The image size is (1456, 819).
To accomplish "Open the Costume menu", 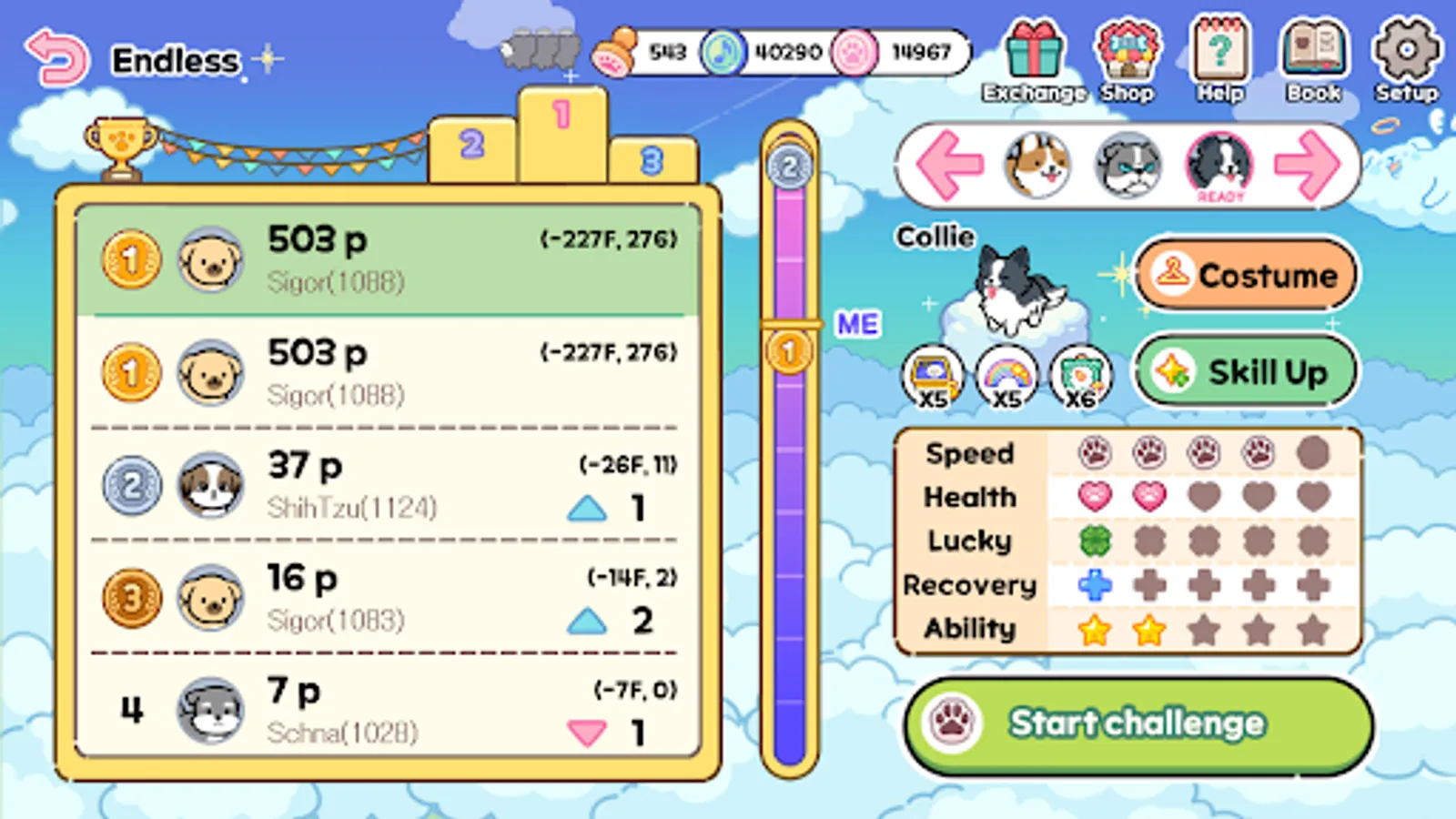I will coord(1246,275).
